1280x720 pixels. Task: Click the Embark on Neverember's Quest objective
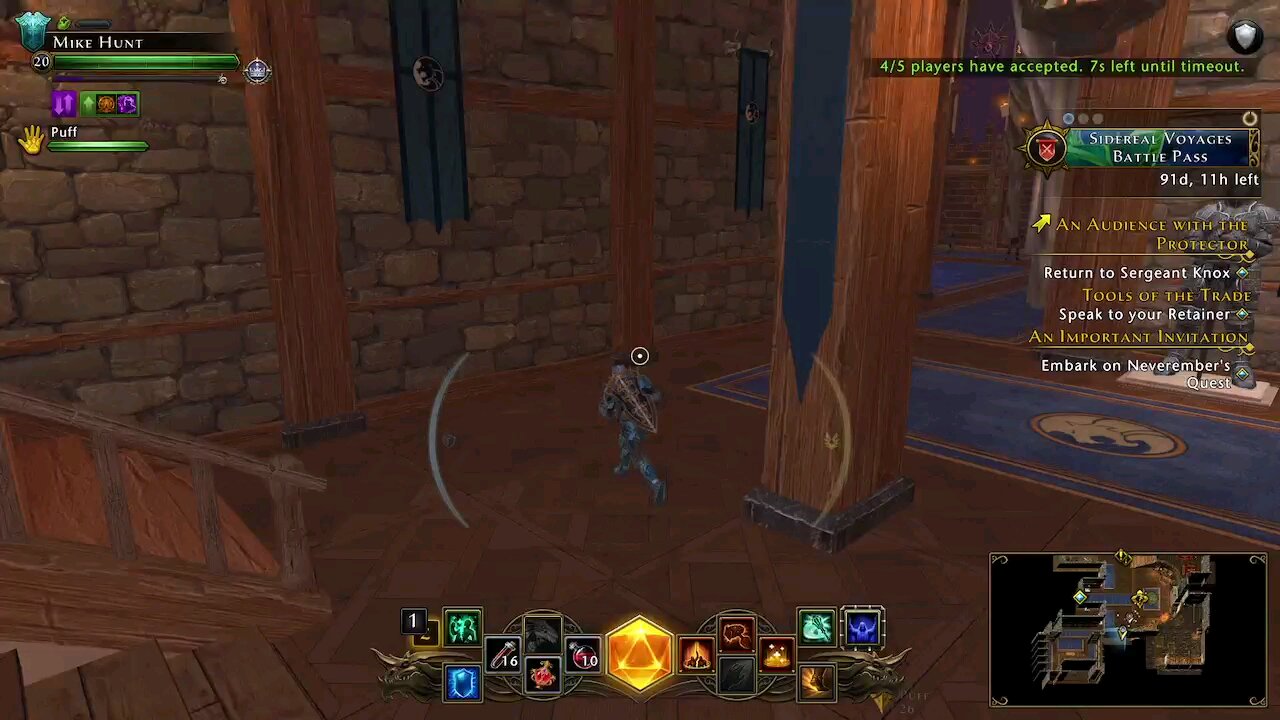[1137, 366]
